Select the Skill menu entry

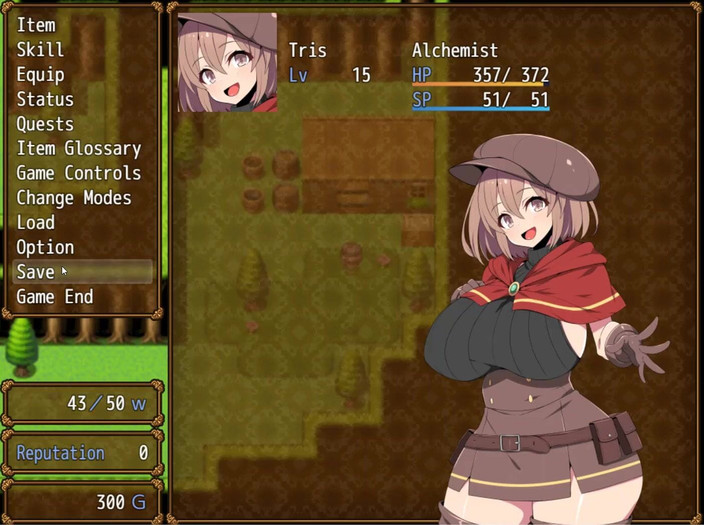[x=40, y=50]
